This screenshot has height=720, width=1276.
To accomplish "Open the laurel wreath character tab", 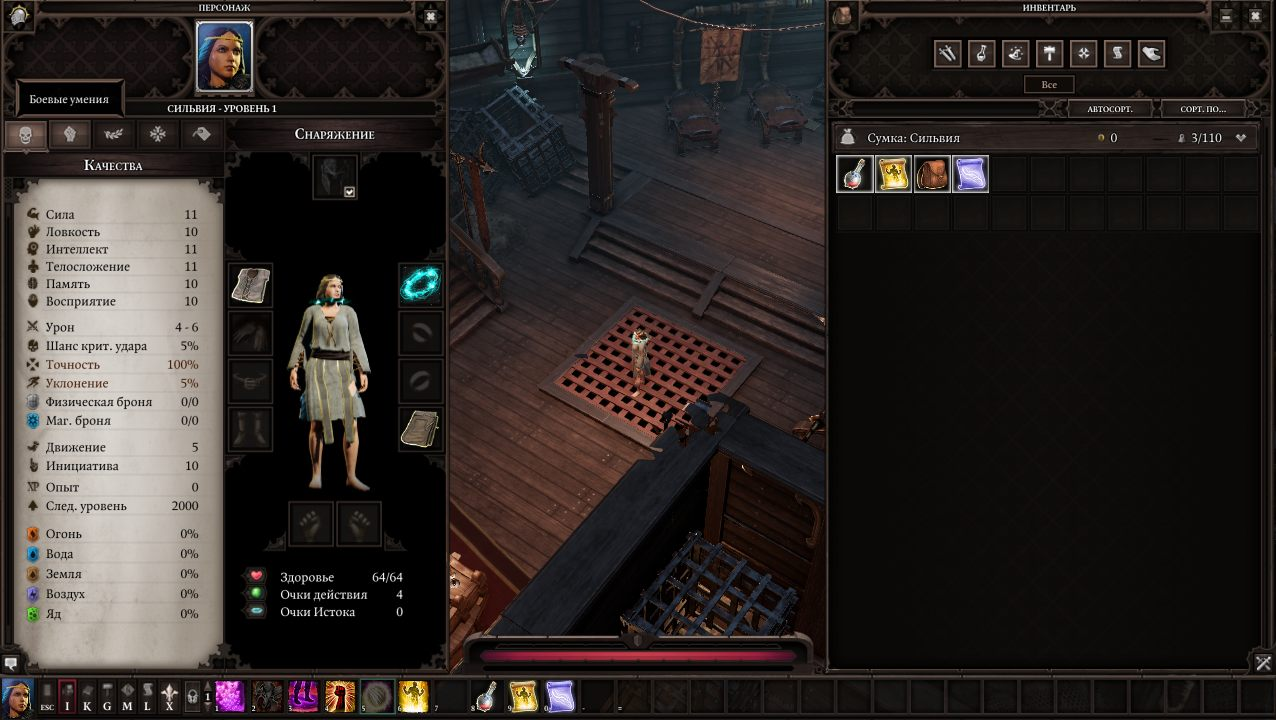I will click(x=114, y=135).
